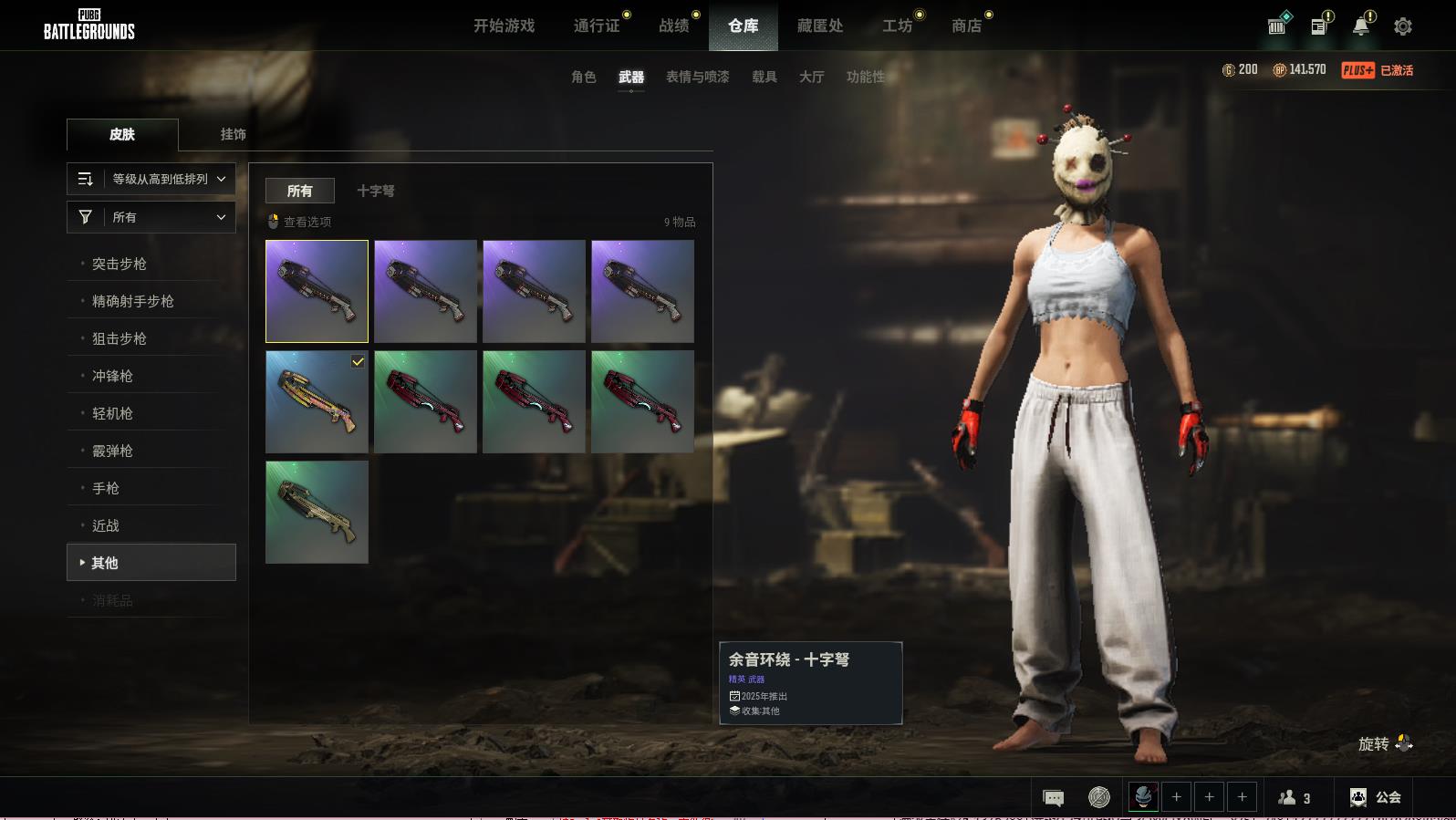Open the 商店 shop page
The height and width of the screenshot is (820, 1456).
[x=966, y=26]
